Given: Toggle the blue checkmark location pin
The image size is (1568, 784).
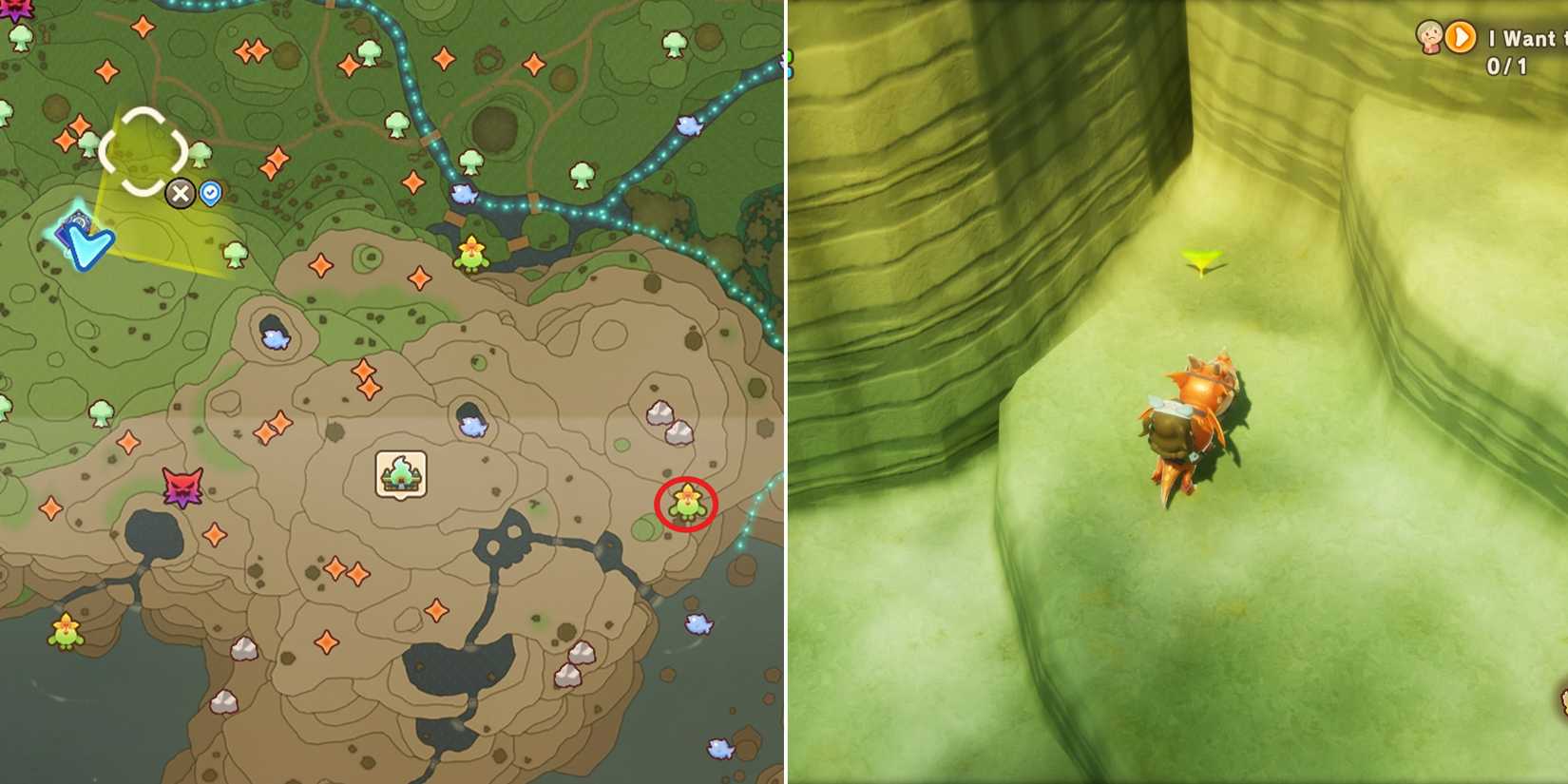Looking at the screenshot, I should pyautogui.click(x=210, y=194).
